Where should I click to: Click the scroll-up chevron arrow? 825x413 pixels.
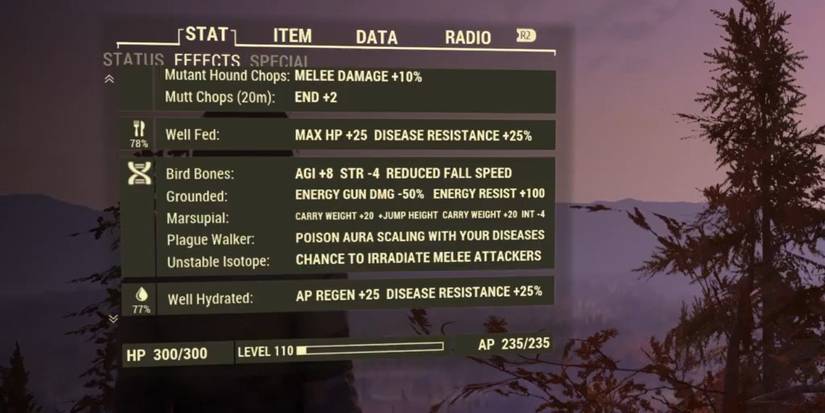coord(109,79)
